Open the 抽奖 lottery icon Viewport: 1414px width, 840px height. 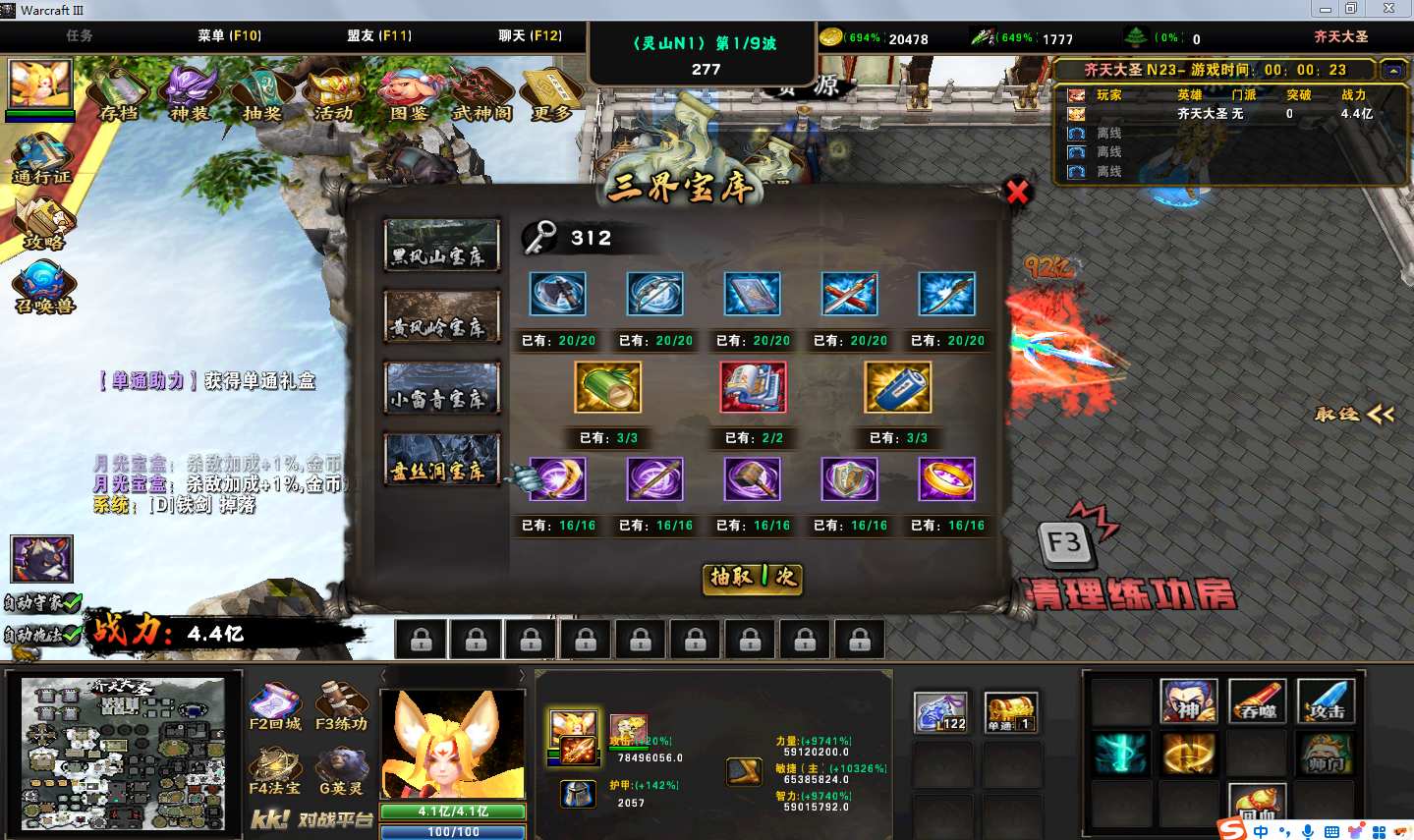tap(262, 93)
